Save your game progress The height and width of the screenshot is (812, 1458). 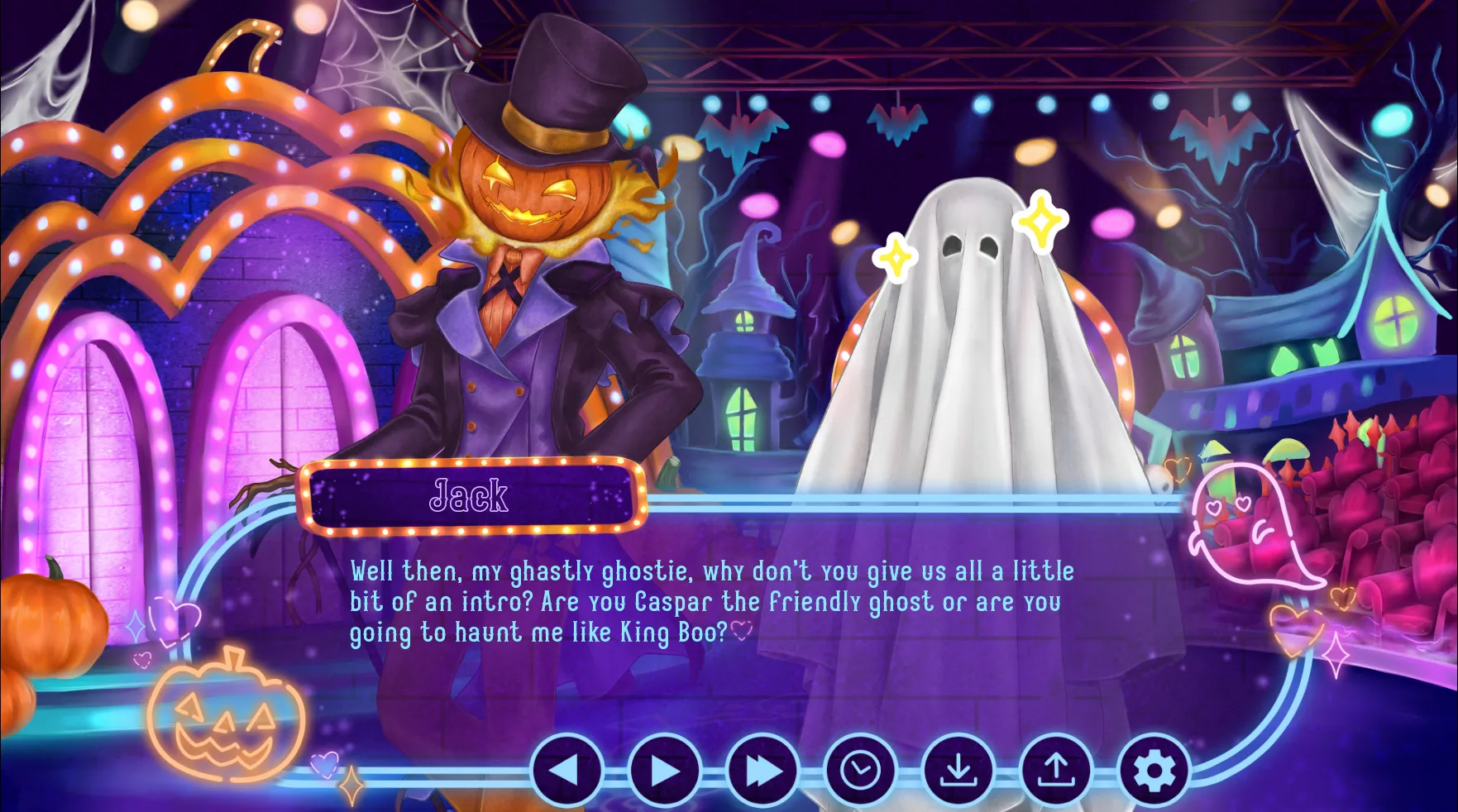pyautogui.click(x=958, y=770)
